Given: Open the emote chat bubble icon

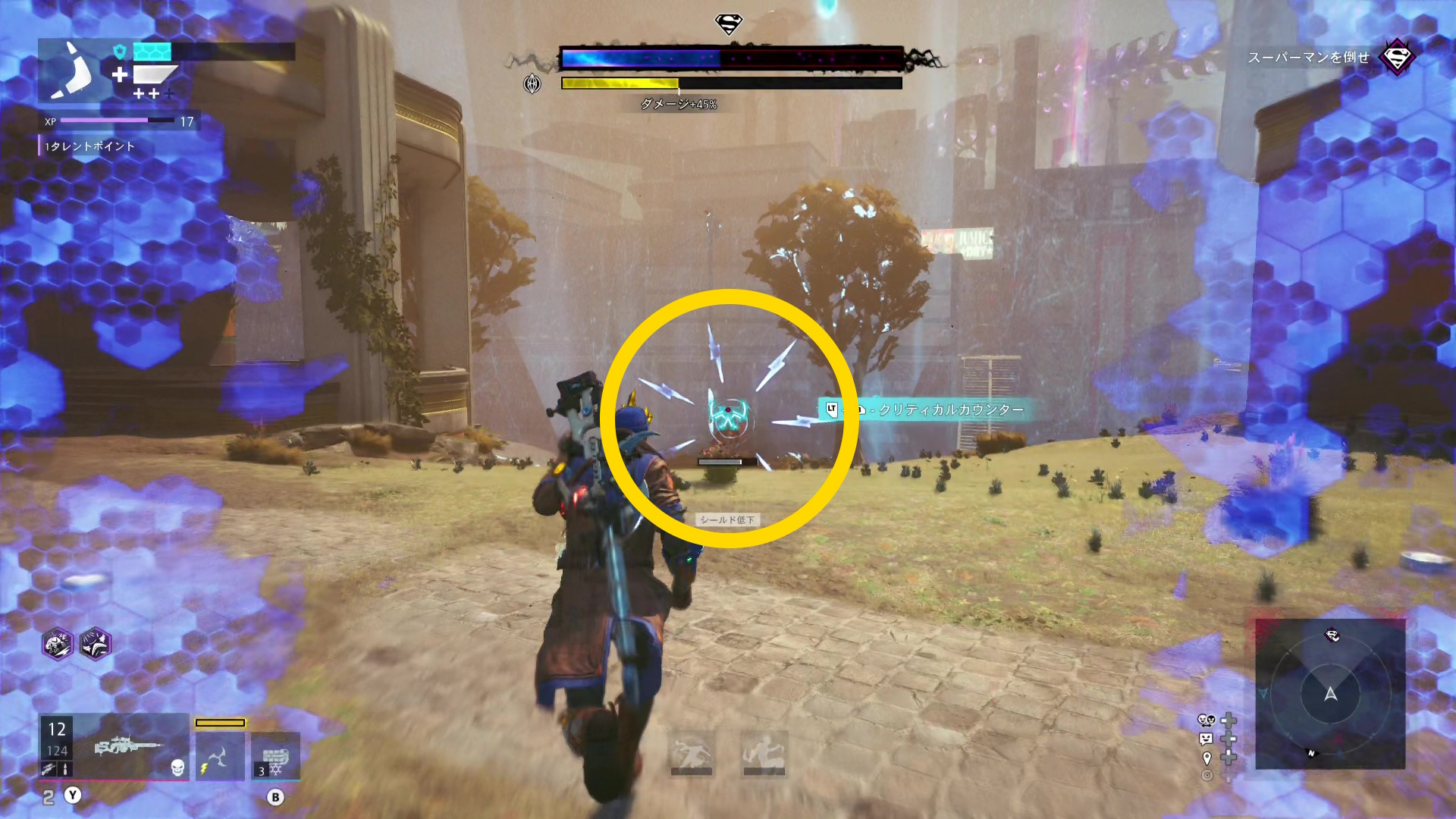Looking at the screenshot, I should tap(1206, 739).
